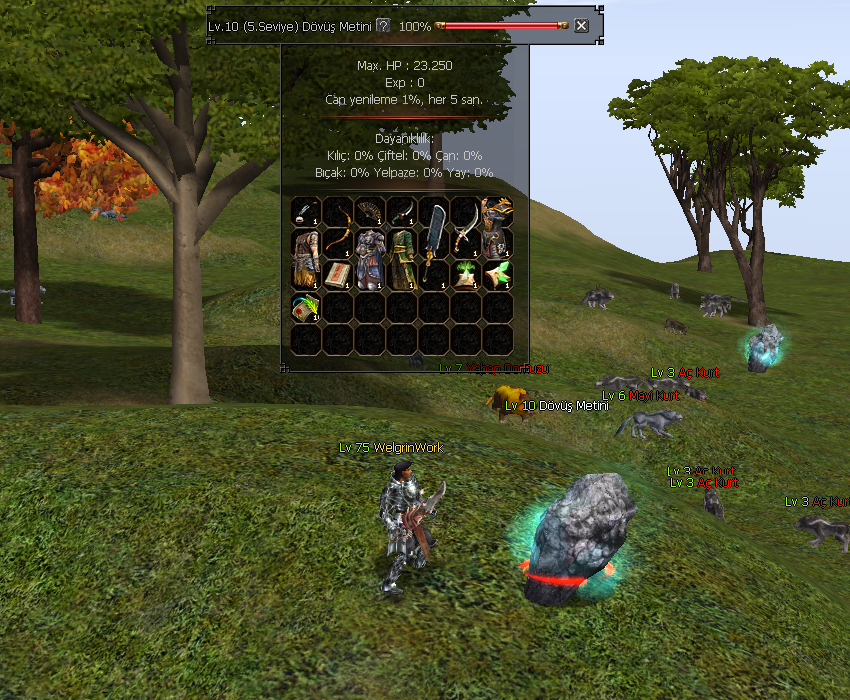This screenshot has width=850, height=700.
Task: Close the Dövüş Metini target panel
Action: click(581, 25)
